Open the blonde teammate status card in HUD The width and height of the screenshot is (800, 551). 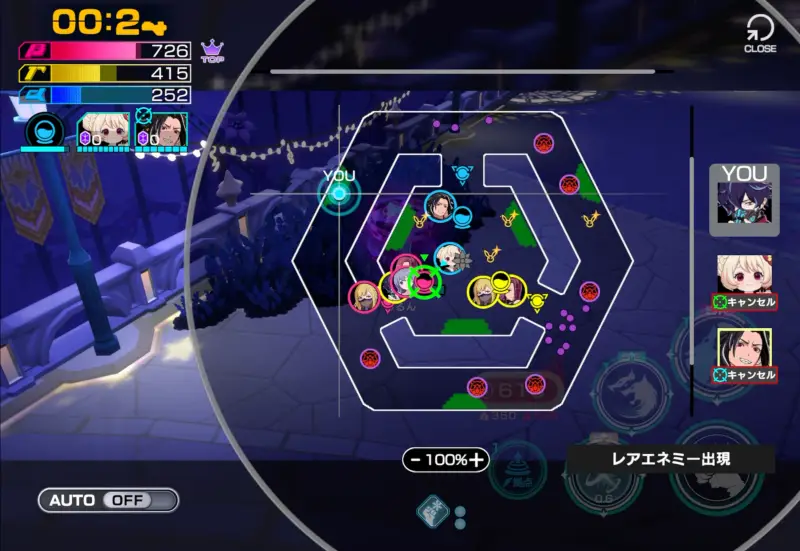pyautogui.click(x=103, y=132)
